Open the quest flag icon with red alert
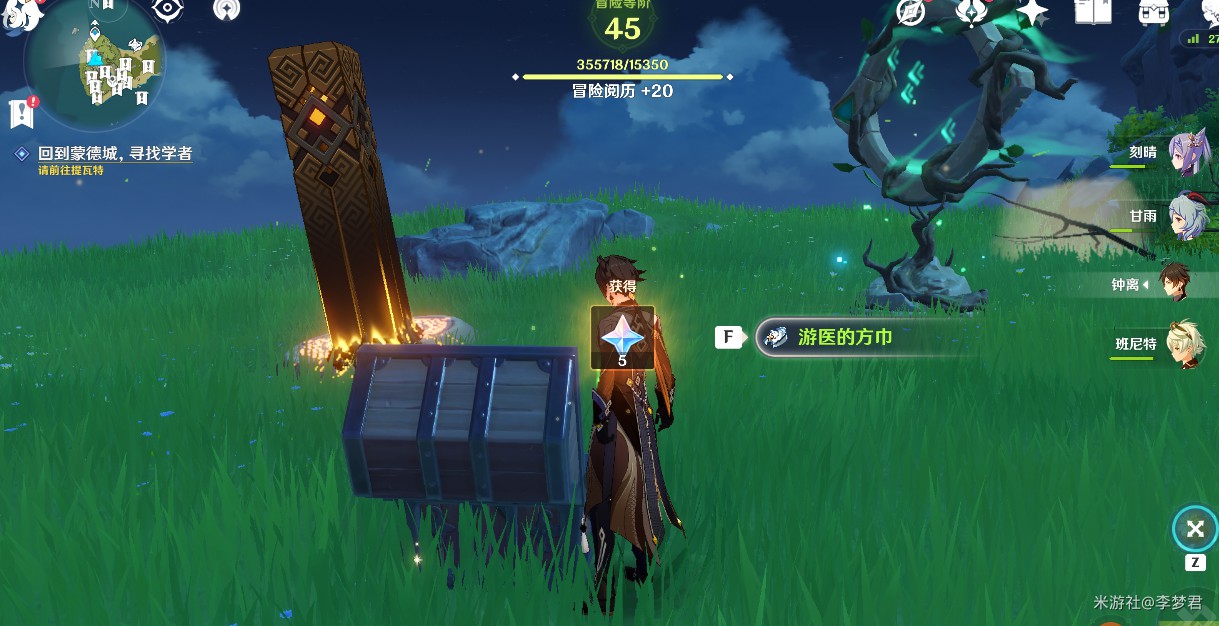 coord(22,112)
